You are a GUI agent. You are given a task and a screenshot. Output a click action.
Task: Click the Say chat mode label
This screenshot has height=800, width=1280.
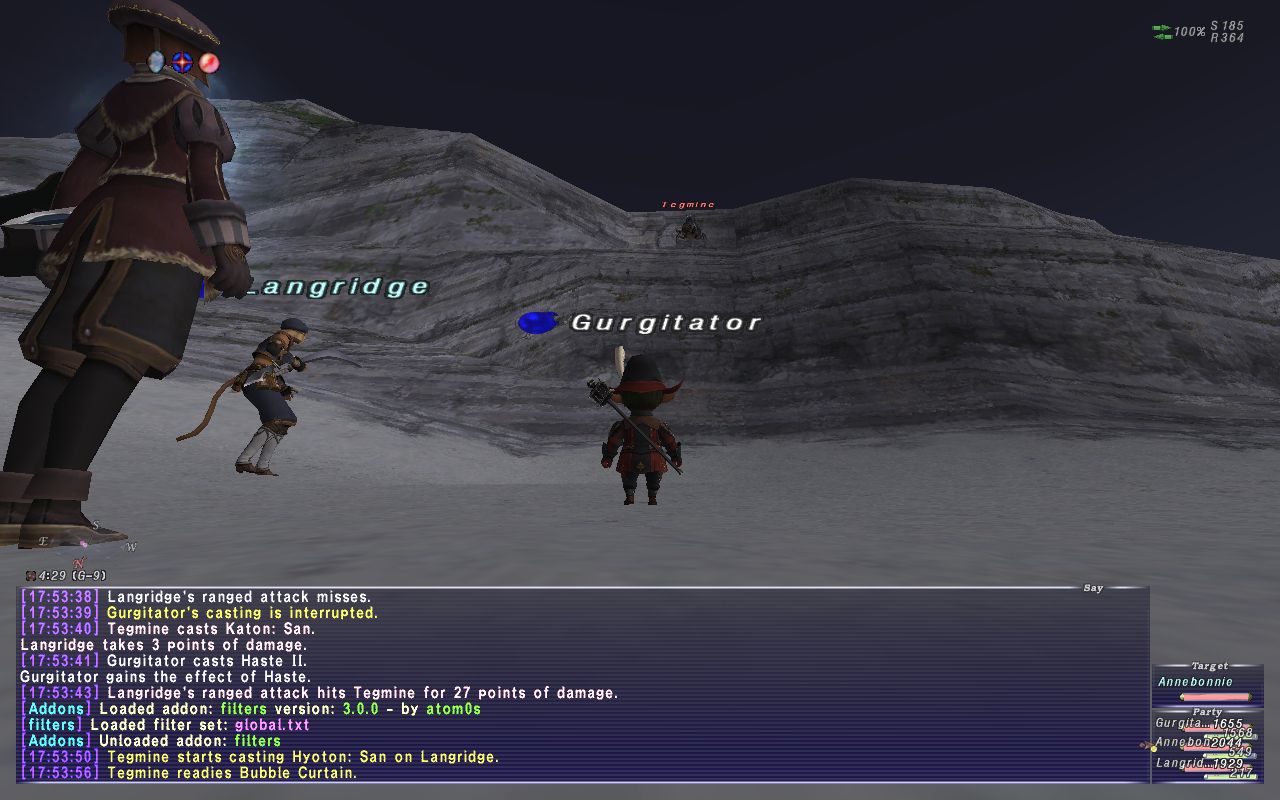[x=1093, y=588]
